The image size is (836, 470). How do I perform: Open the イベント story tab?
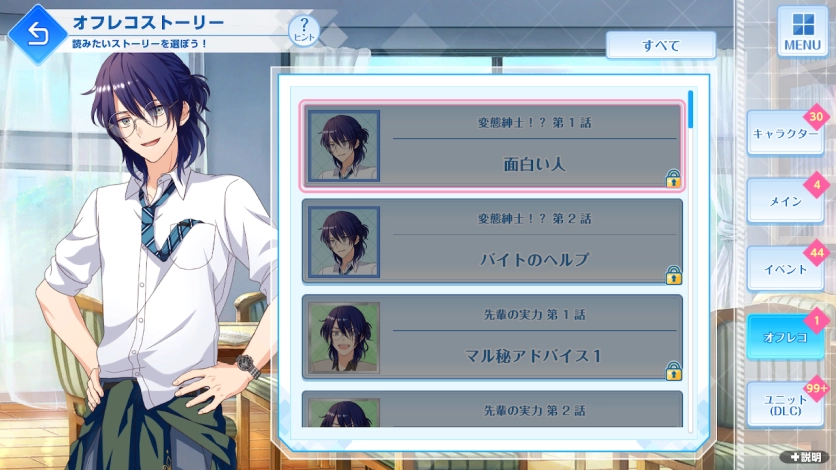pos(784,269)
